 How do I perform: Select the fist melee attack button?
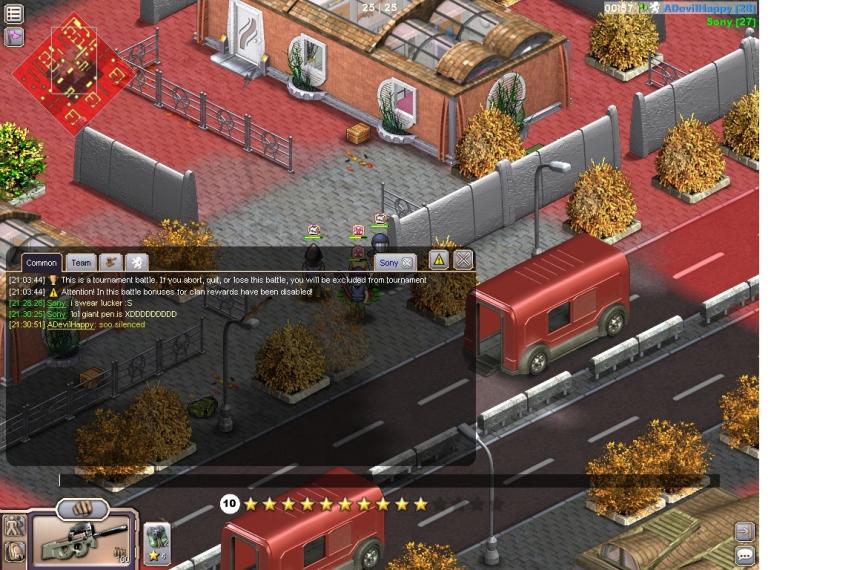(83, 509)
